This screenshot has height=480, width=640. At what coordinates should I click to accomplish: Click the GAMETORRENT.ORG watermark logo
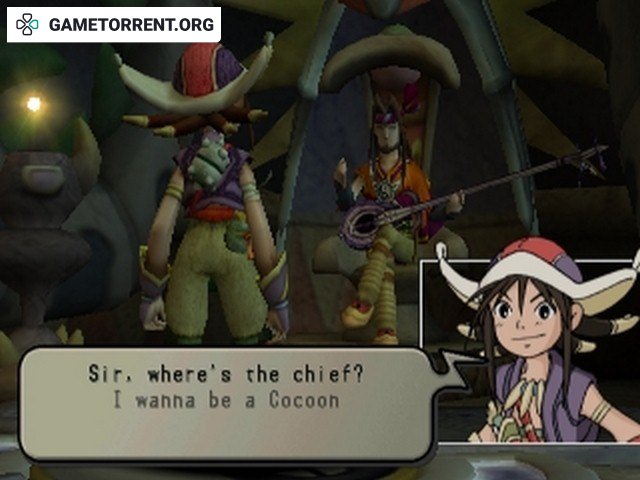[114, 25]
